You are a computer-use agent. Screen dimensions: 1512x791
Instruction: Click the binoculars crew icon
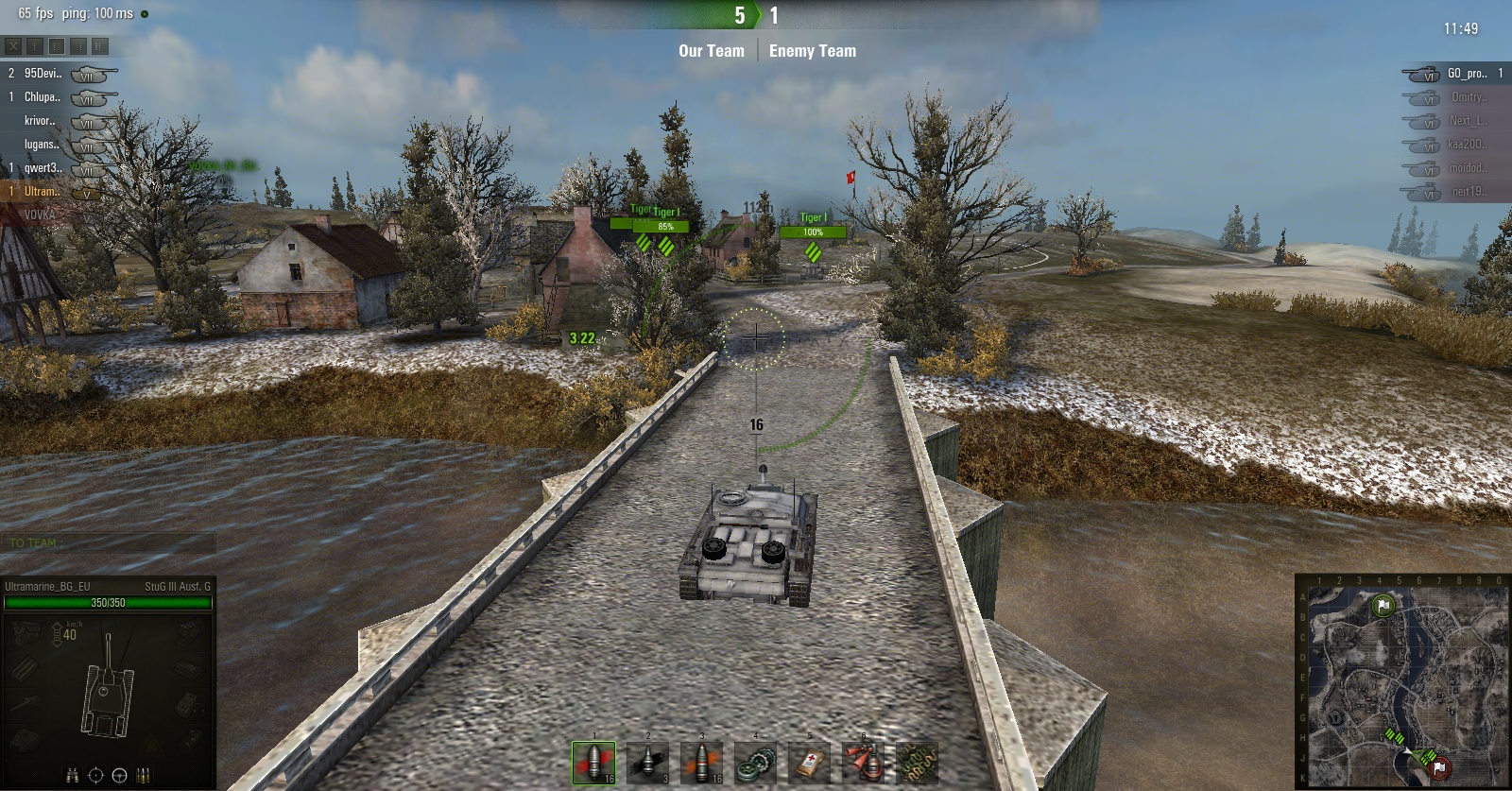(x=73, y=776)
